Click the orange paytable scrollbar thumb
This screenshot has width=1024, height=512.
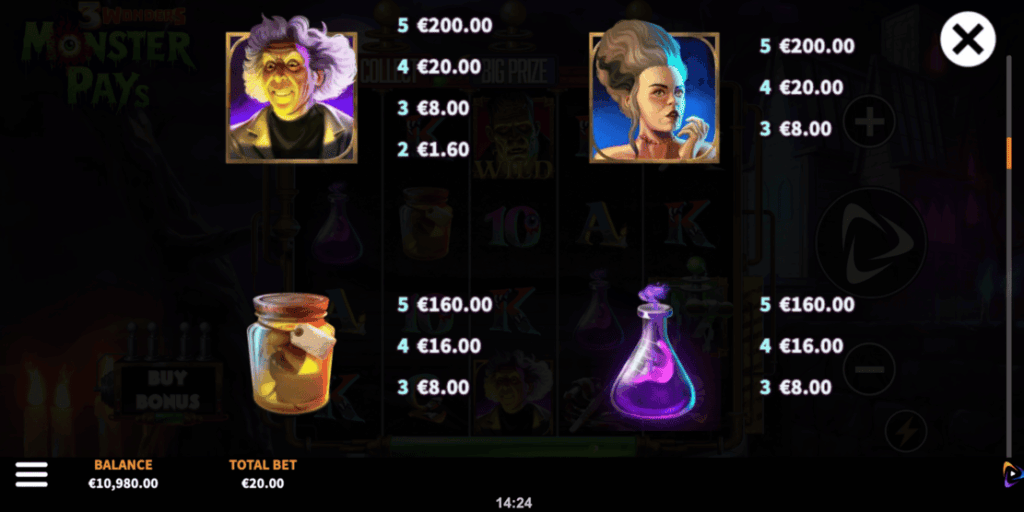1008,152
